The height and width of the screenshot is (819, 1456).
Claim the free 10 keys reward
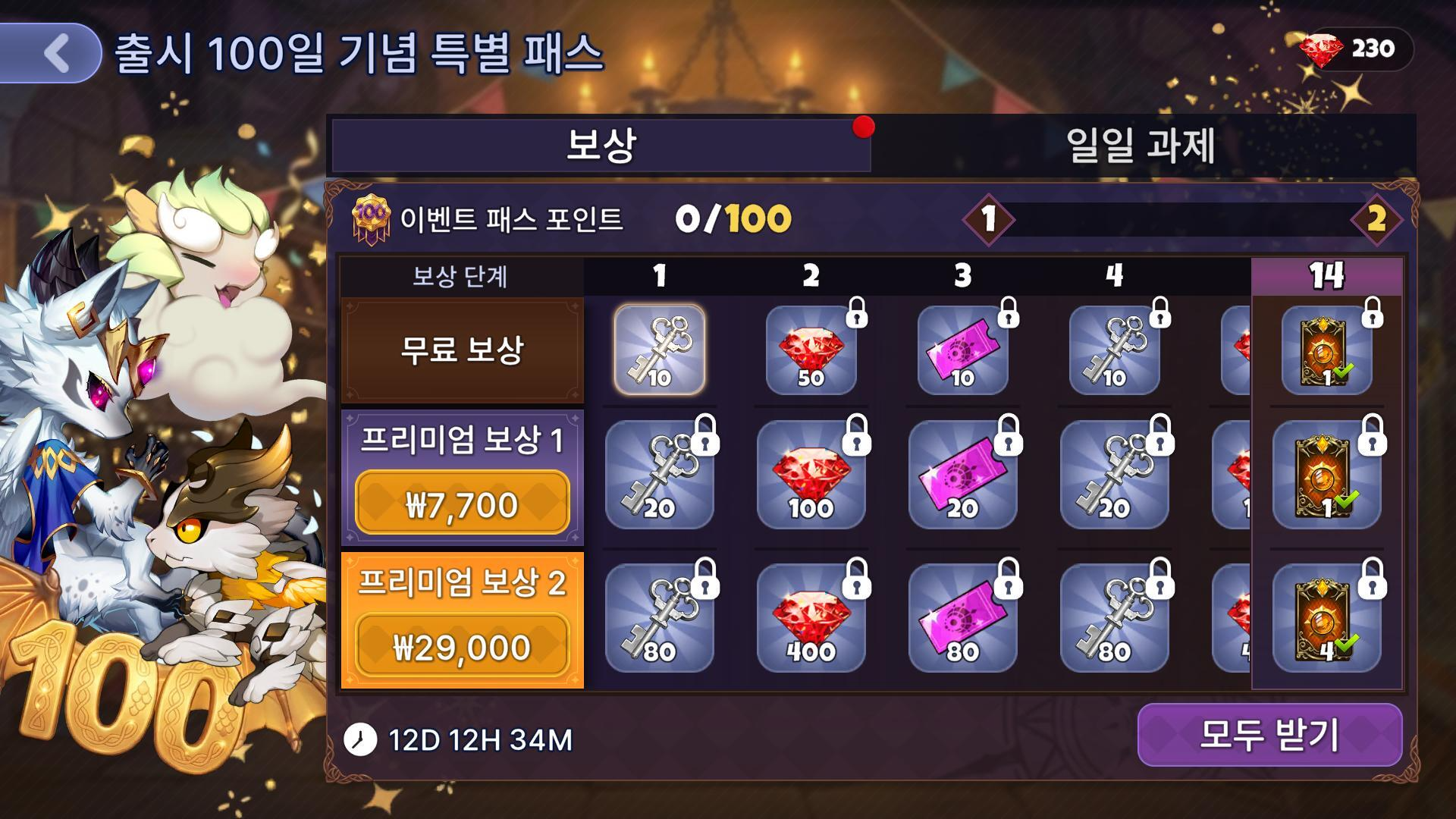click(x=659, y=350)
